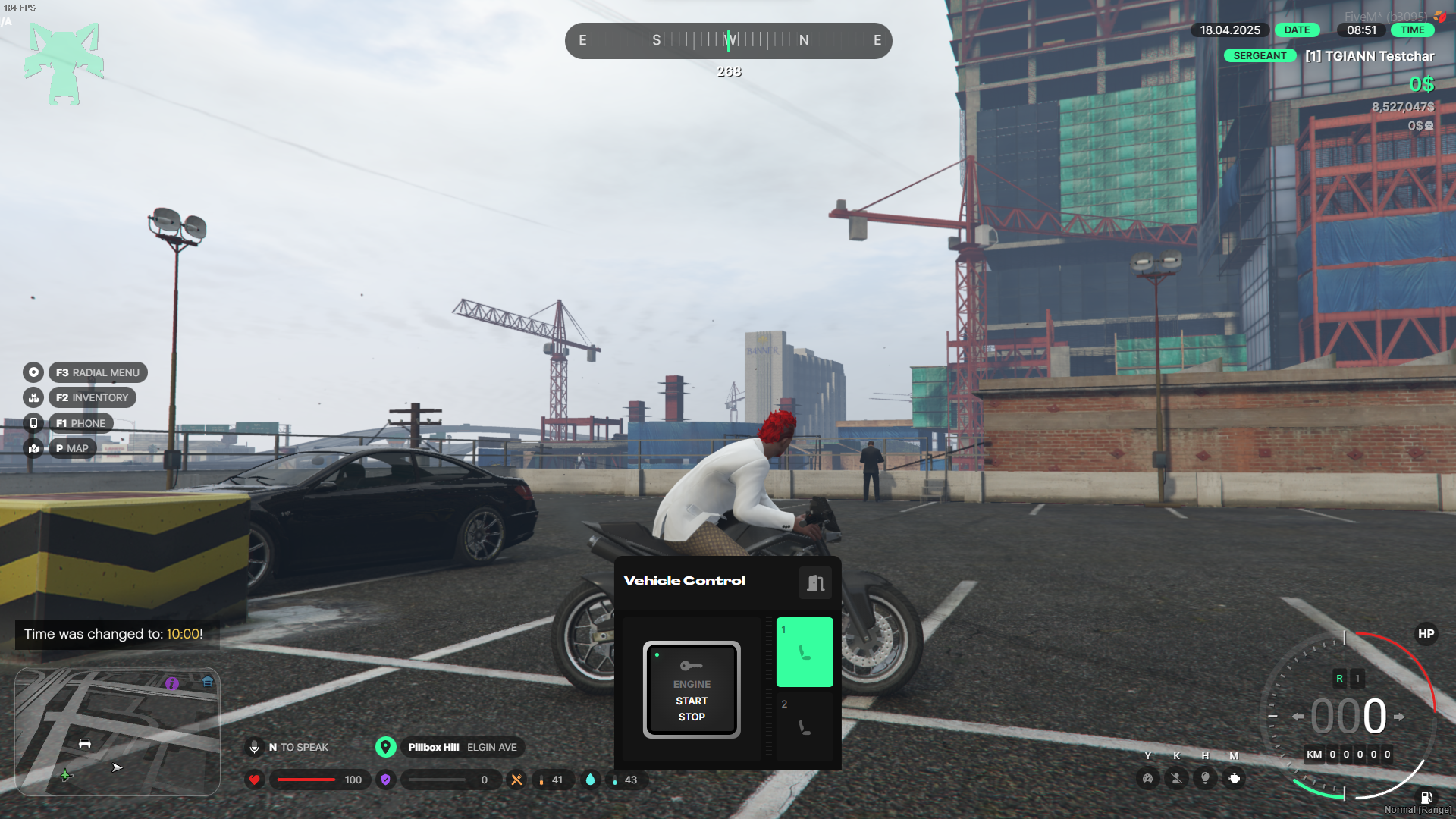Toggle the Engine Start Stop button
The height and width of the screenshot is (819, 1456).
692,689
